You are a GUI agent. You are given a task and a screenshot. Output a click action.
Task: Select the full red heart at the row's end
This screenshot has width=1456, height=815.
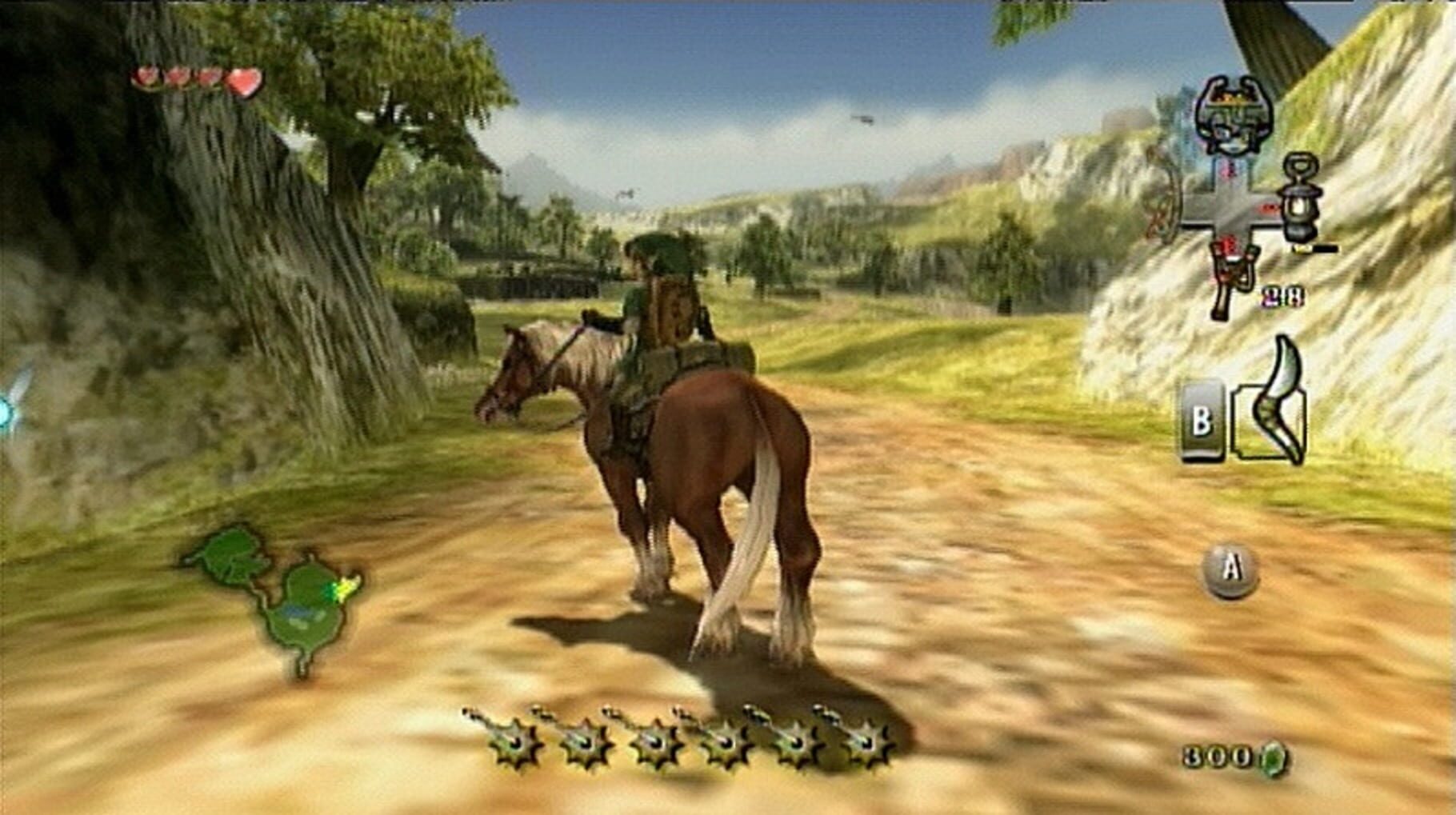(242, 78)
